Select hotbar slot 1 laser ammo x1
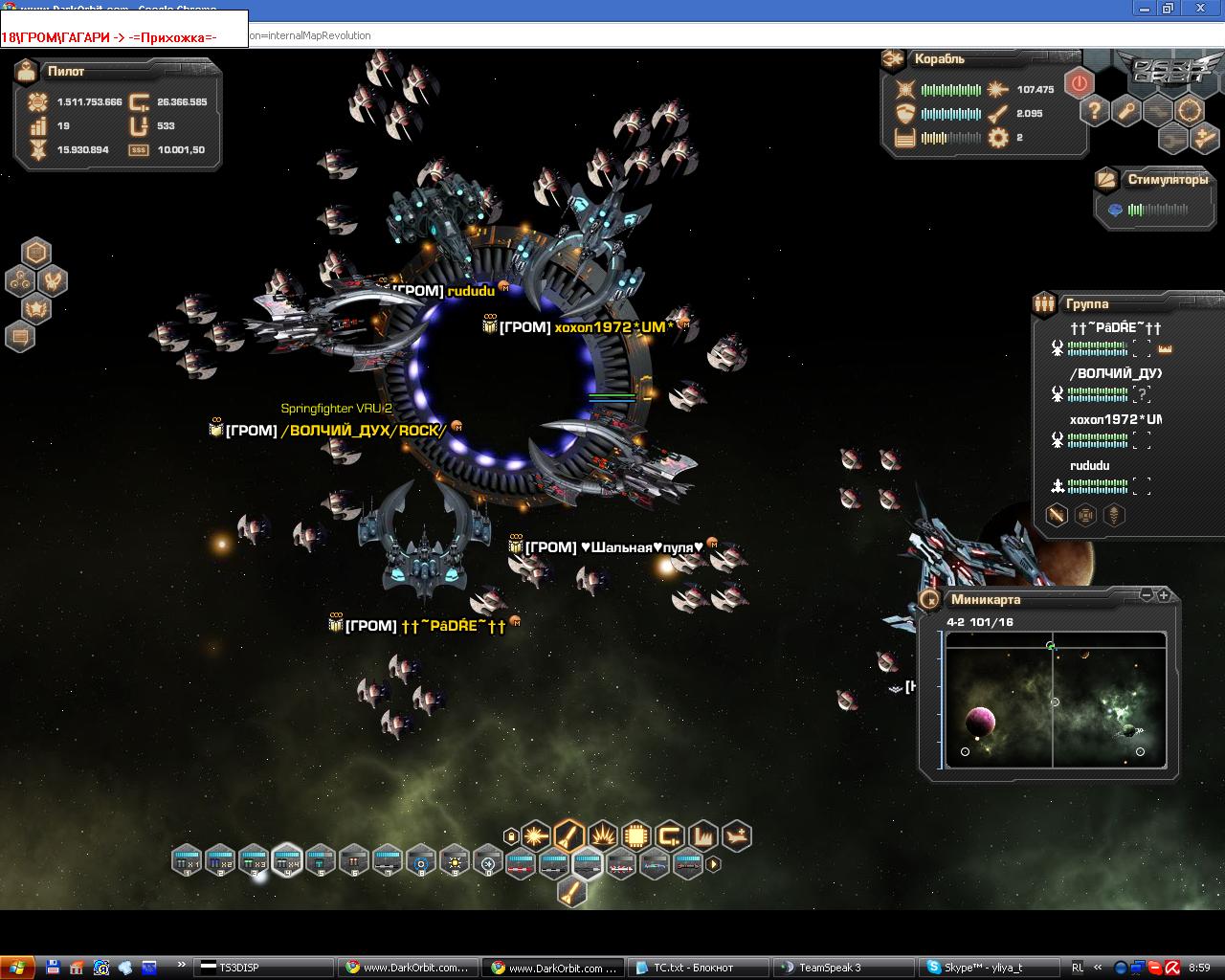1225x980 pixels. click(187, 861)
